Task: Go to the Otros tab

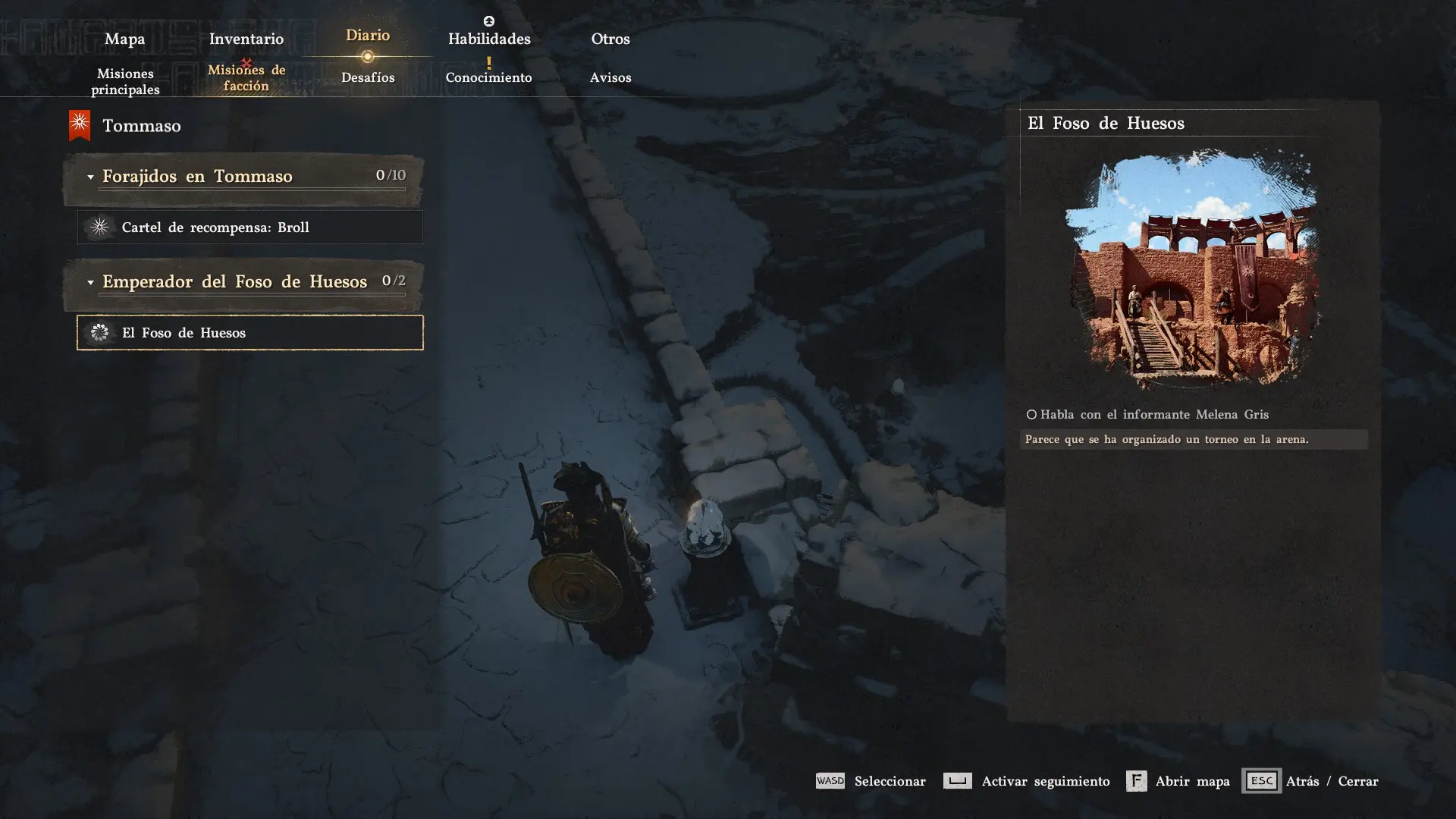Action: click(610, 39)
